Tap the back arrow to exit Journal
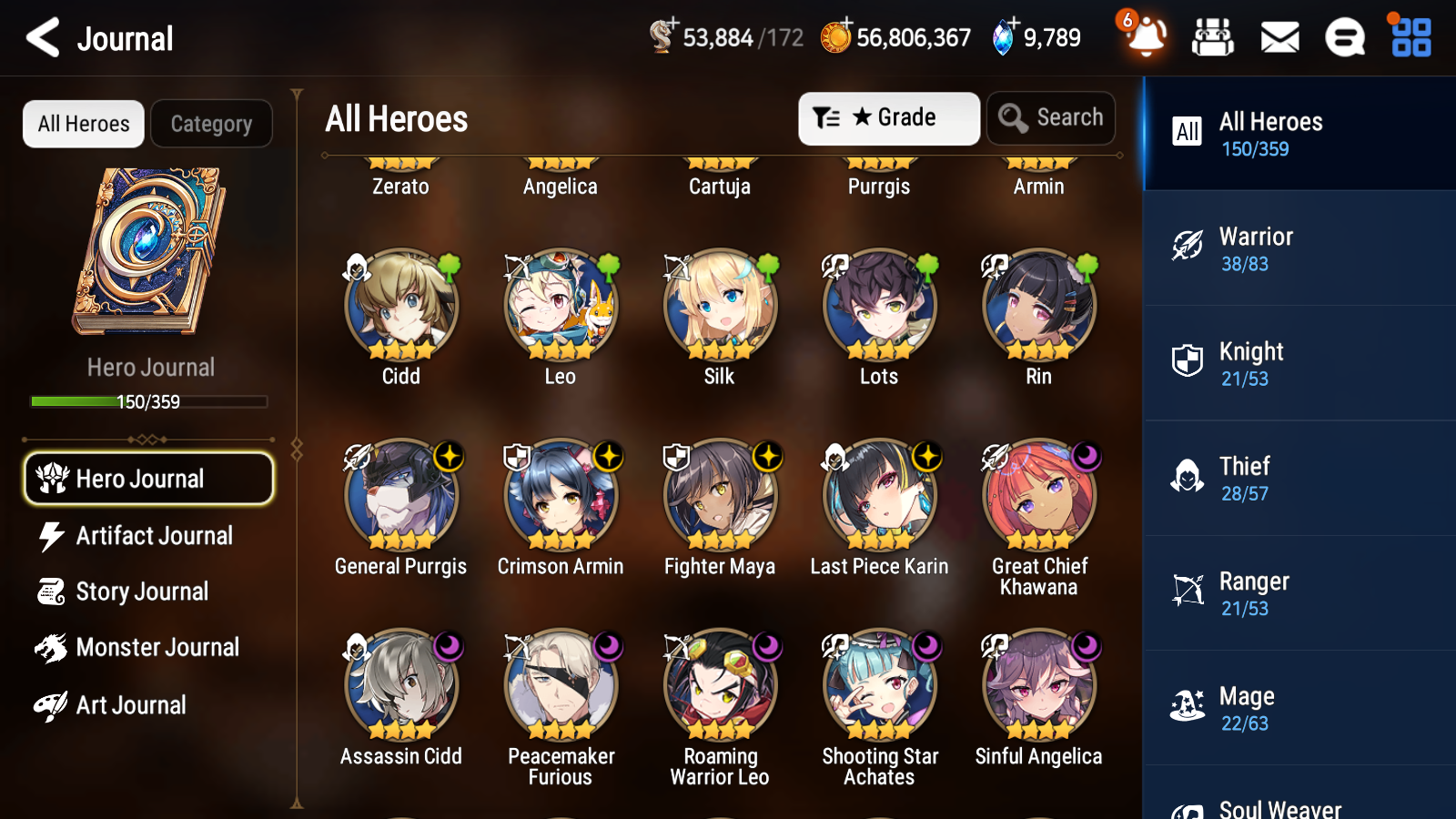 pos(40,37)
